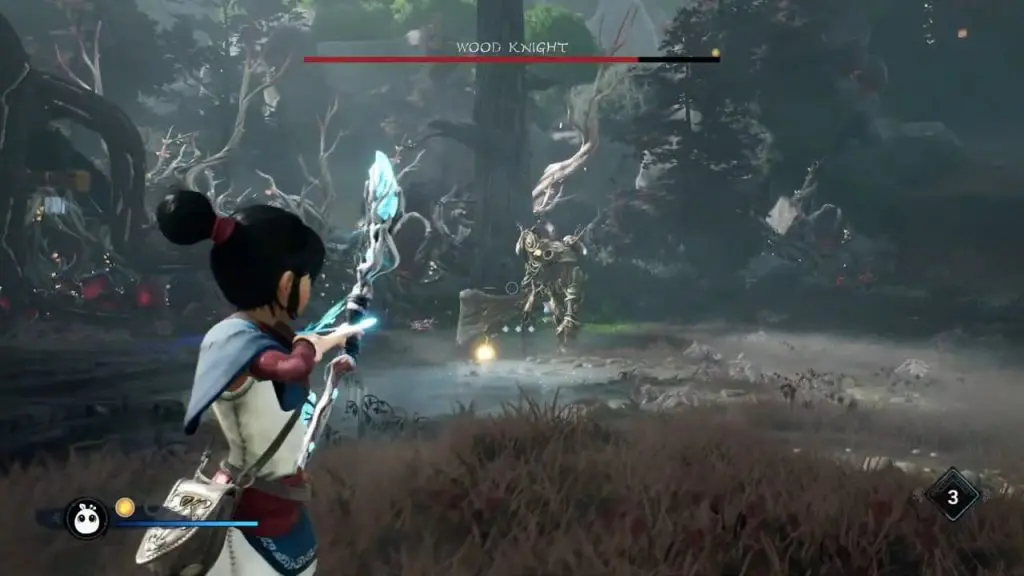The height and width of the screenshot is (576, 1024).
Task: Click the Rot spirit face icon
Action: pyautogui.click(x=87, y=517)
